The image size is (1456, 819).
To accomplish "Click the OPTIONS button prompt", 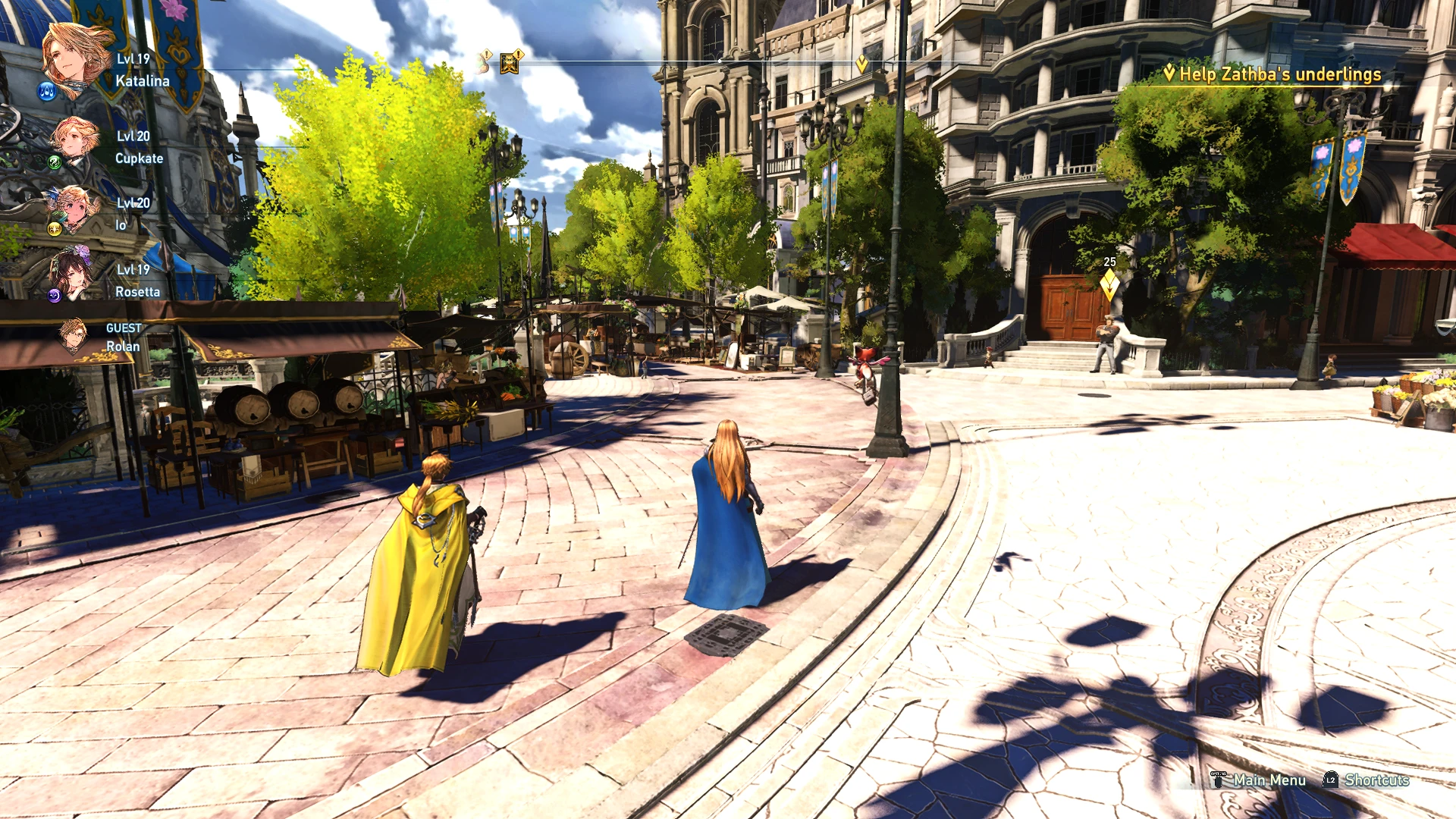I will (1219, 780).
